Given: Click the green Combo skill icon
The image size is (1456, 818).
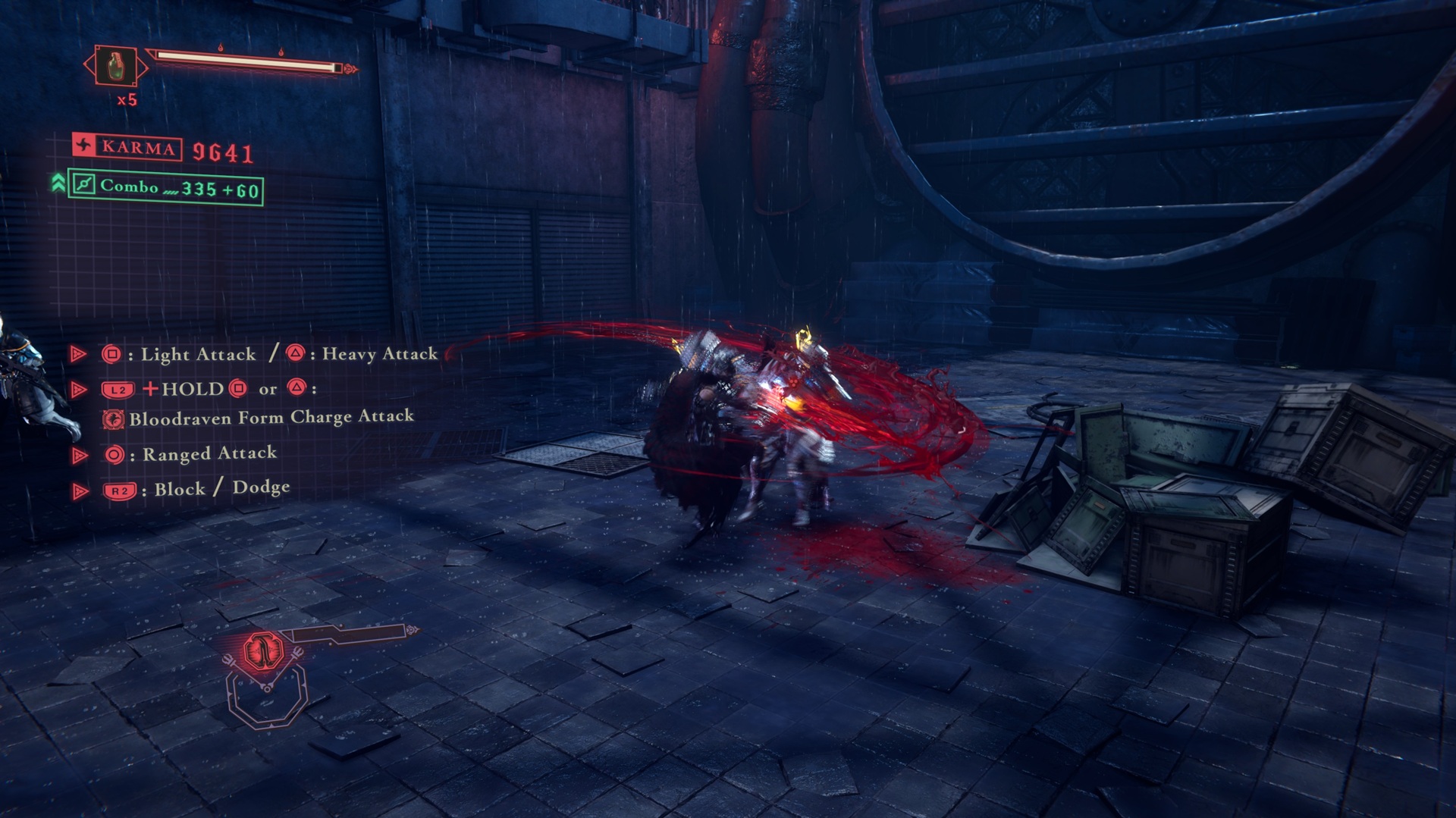Looking at the screenshot, I should pyautogui.click(x=83, y=184).
